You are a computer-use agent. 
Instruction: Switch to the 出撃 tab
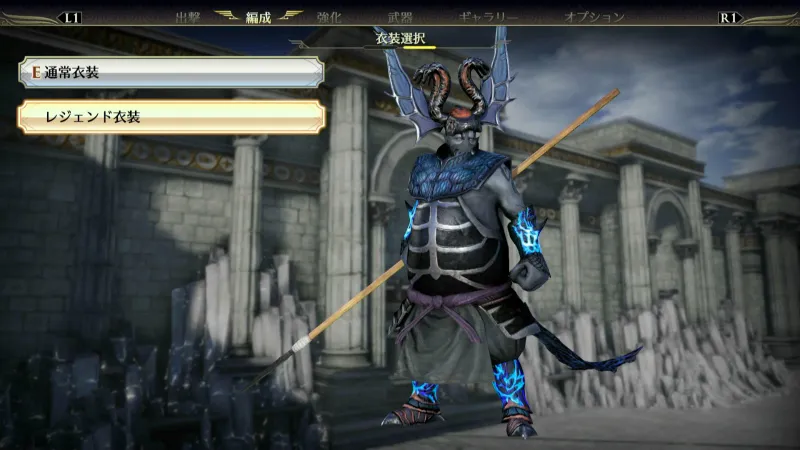[188, 17]
